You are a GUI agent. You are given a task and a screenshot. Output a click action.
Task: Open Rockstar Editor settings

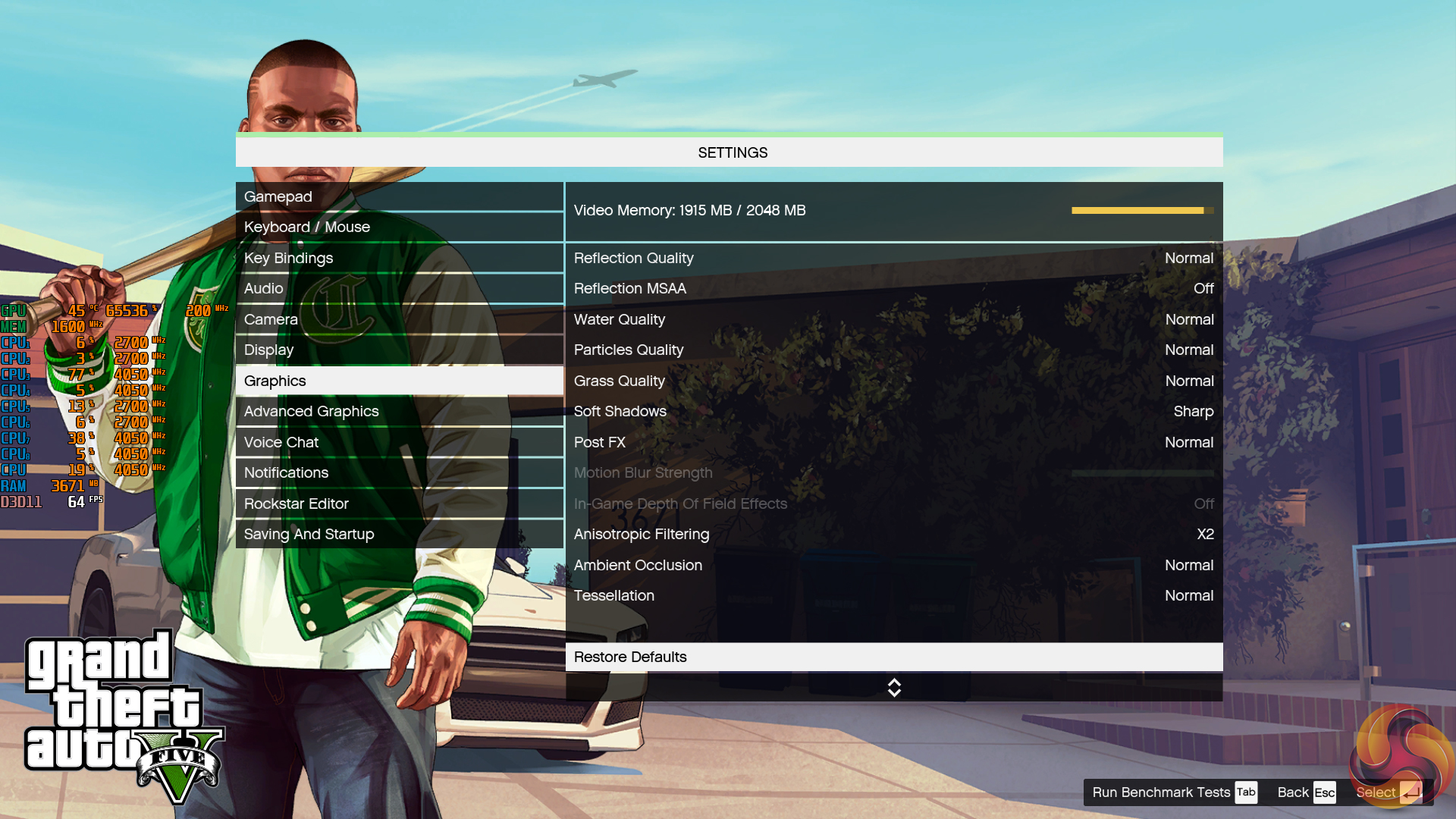(399, 504)
